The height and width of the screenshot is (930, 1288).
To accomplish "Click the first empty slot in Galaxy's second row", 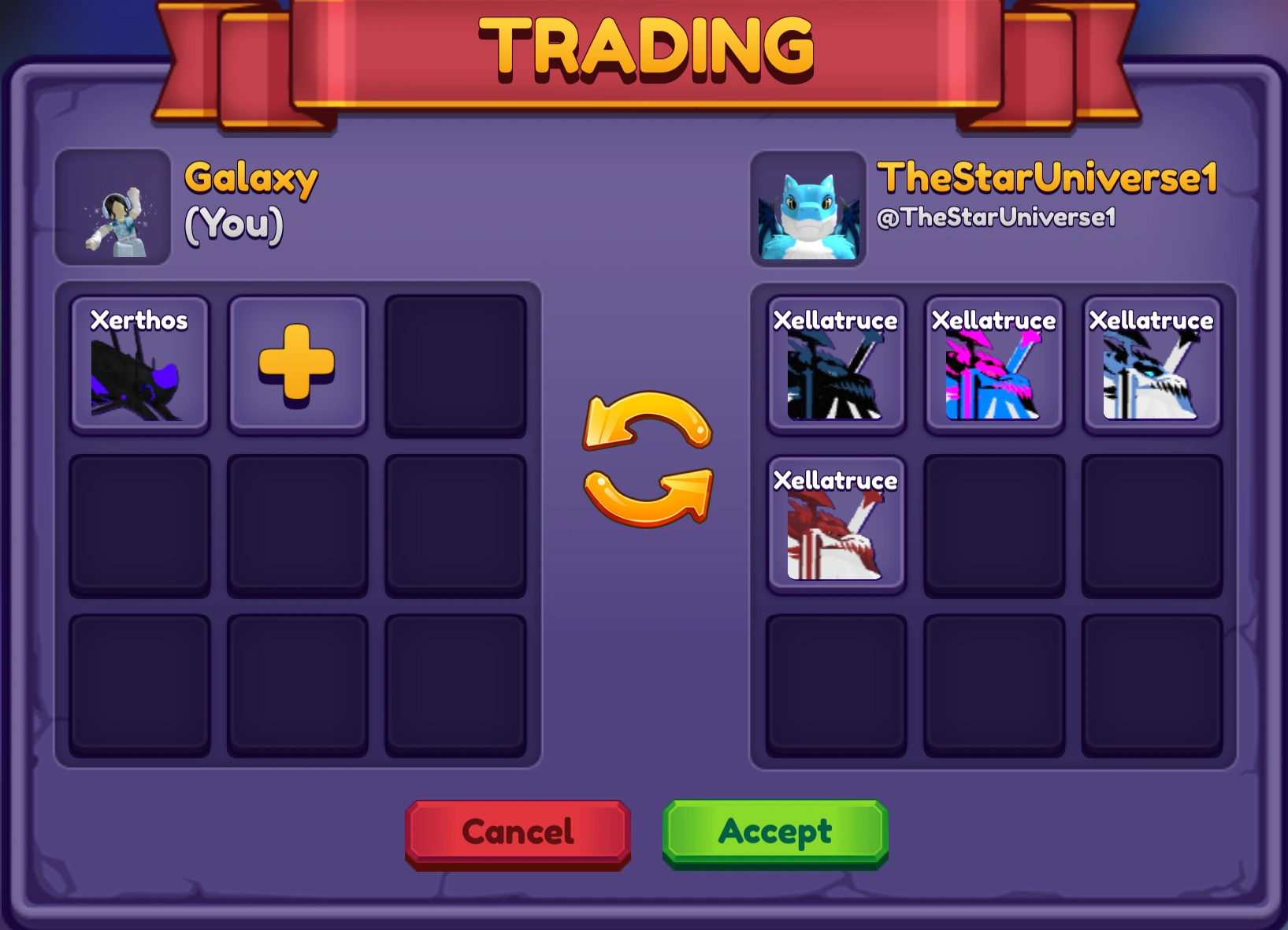I will (x=139, y=524).
